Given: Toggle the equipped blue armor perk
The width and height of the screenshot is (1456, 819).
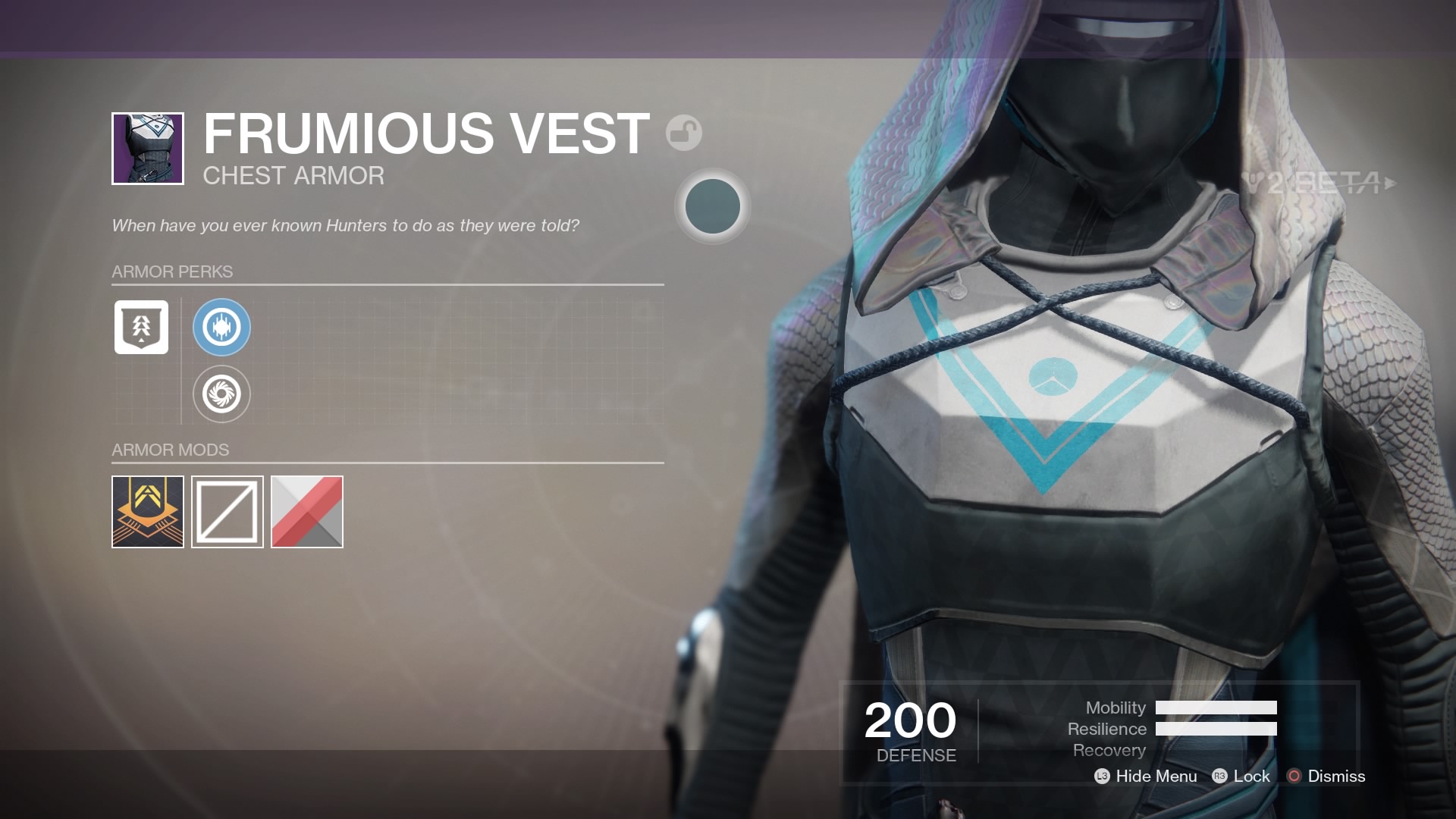Looking at the screenshot, I should pos(221,328).
